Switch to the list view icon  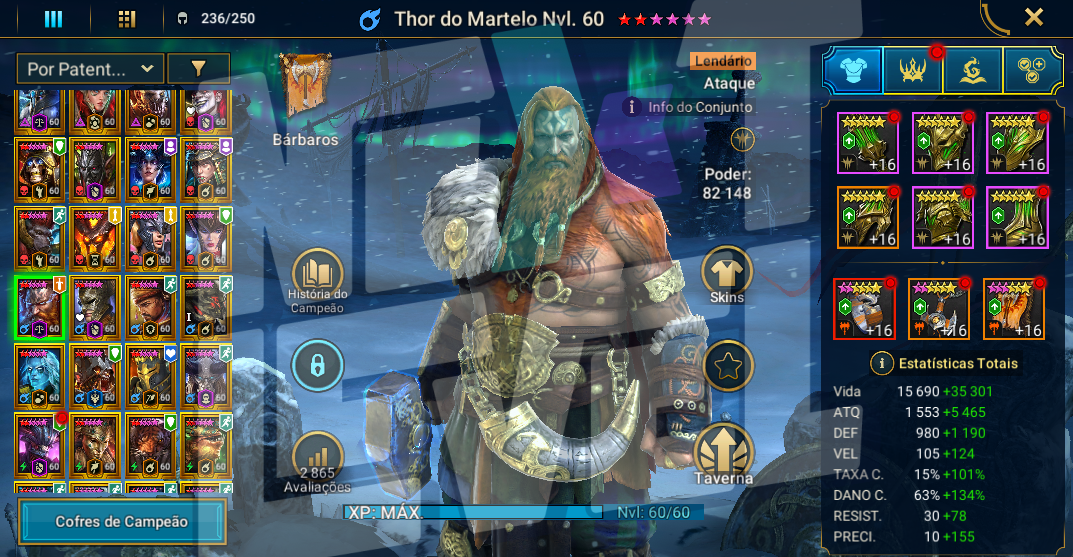click(53, 19)
